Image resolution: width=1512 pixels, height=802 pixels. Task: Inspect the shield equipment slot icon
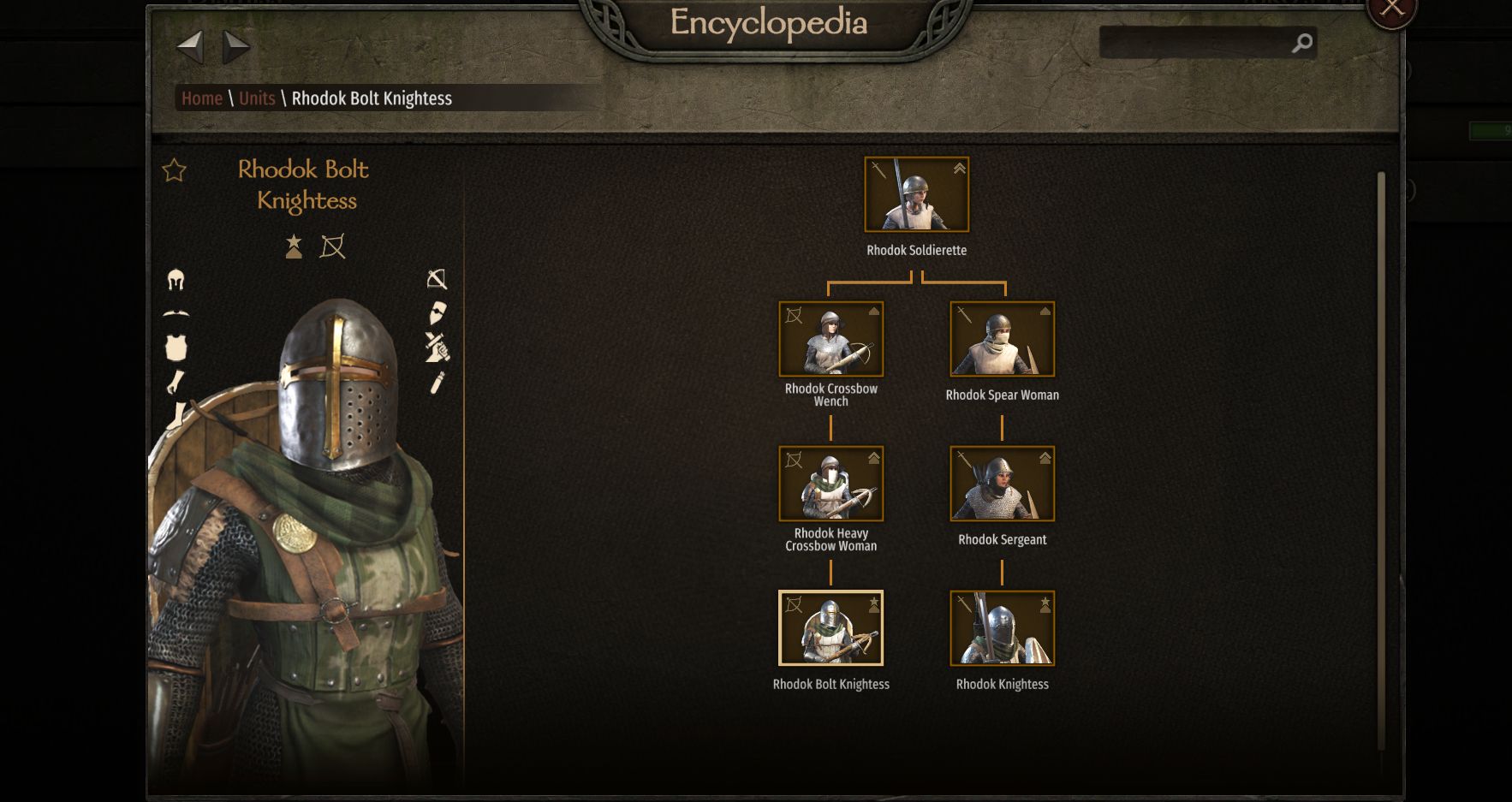coord(437,312)
